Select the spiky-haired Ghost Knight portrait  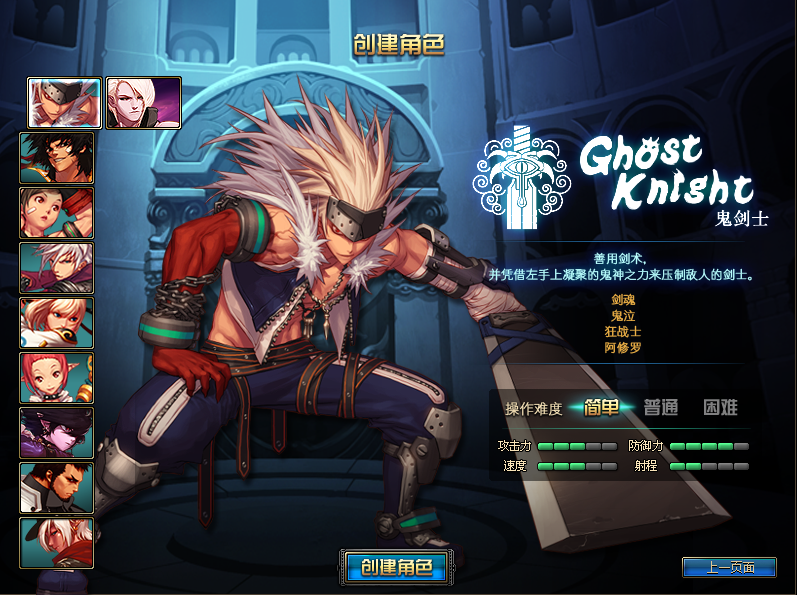(64, 103)
